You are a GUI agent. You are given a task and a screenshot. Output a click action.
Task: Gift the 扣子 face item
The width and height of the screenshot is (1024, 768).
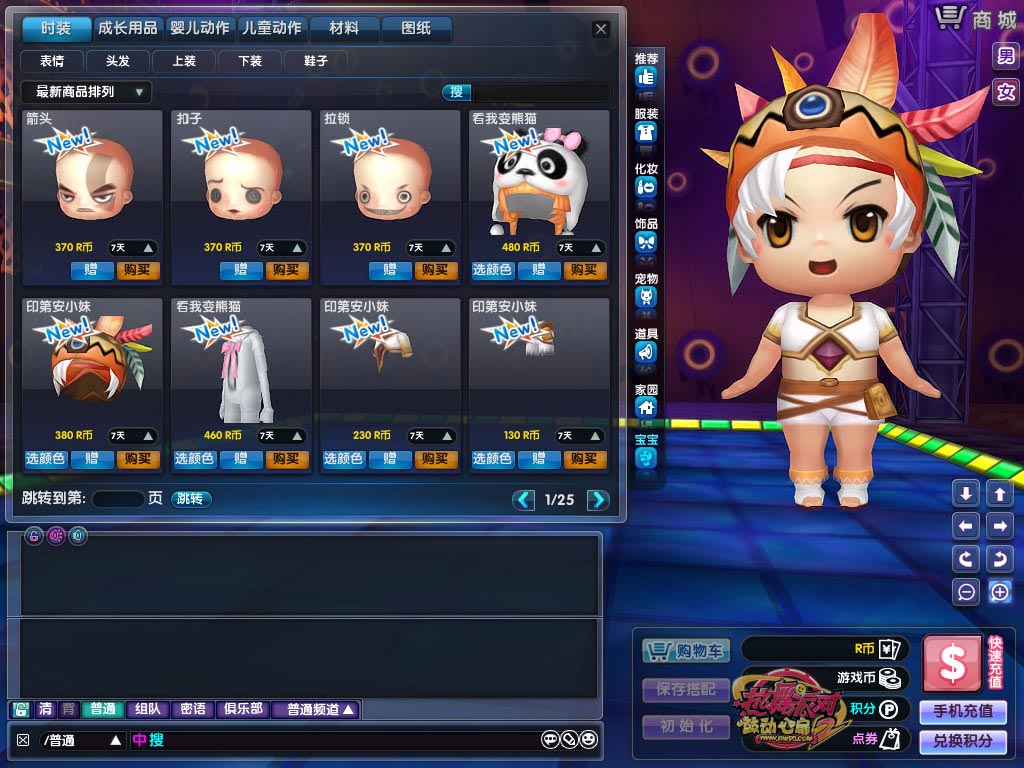(241, 270)
